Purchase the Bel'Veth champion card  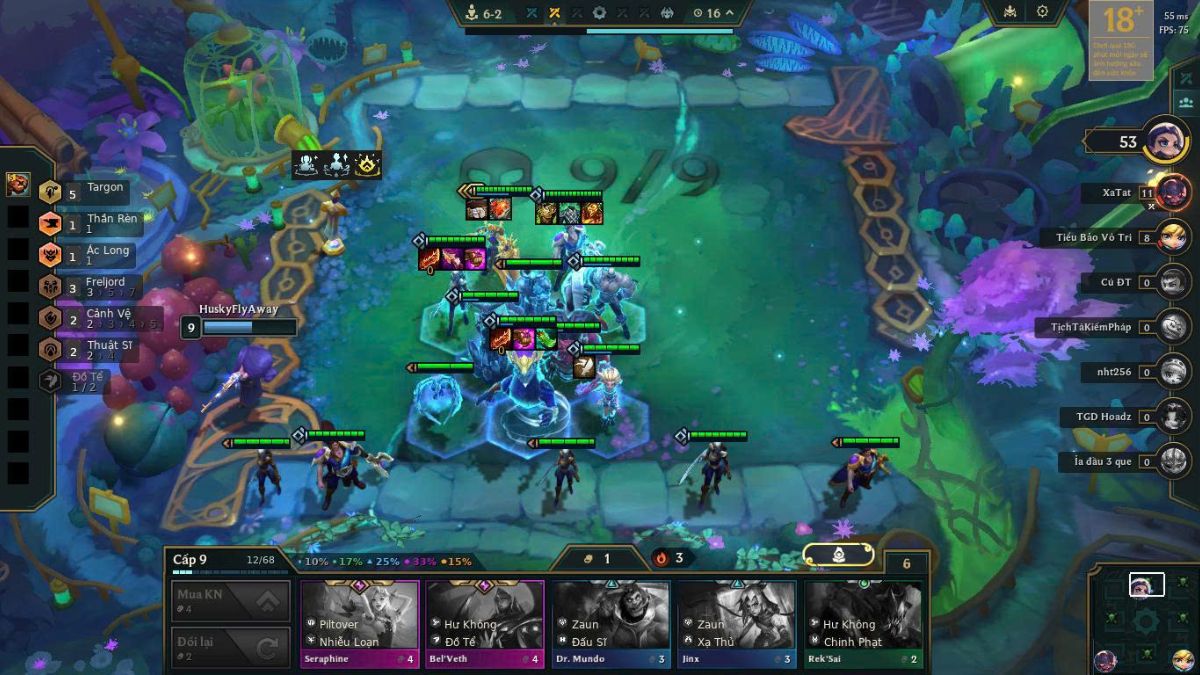click(x=485, y=623)
